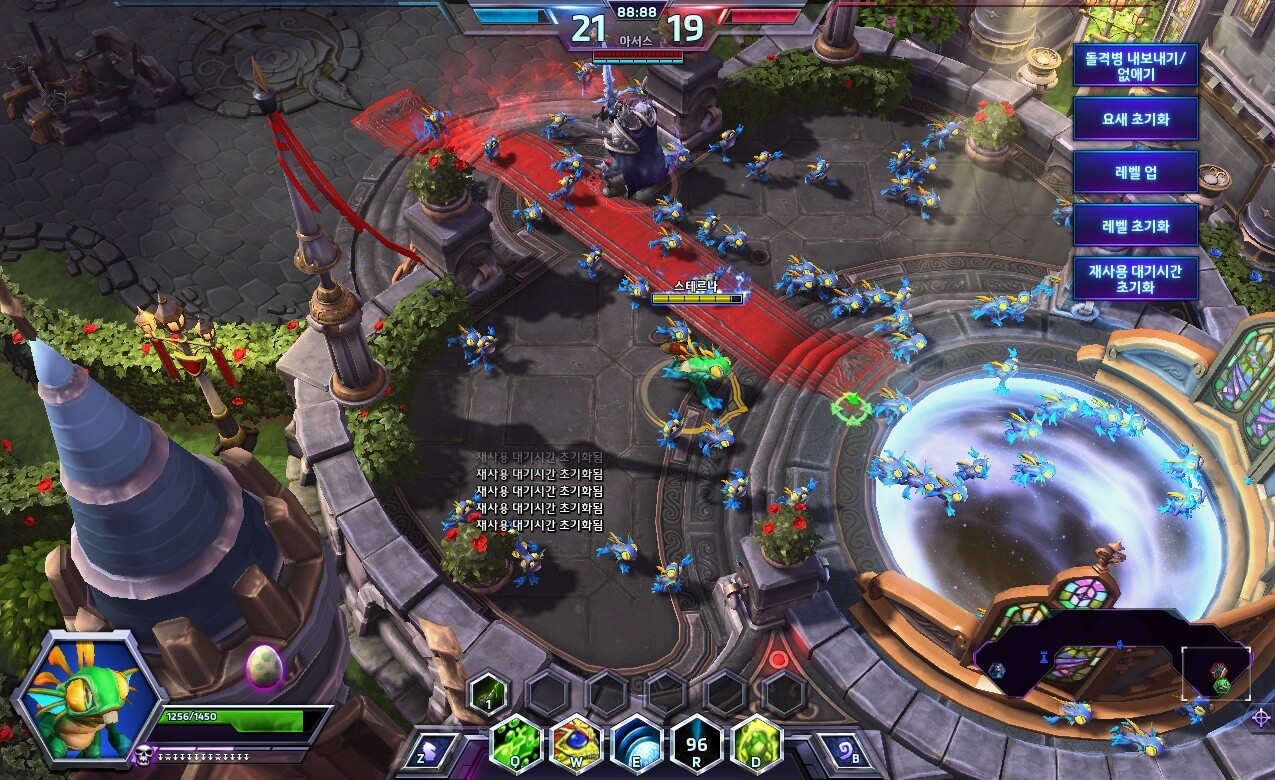Reset cooldowns with 재사용 대기시간 초기화
The image size is (1275, 780).
(x=1135, y=277)
